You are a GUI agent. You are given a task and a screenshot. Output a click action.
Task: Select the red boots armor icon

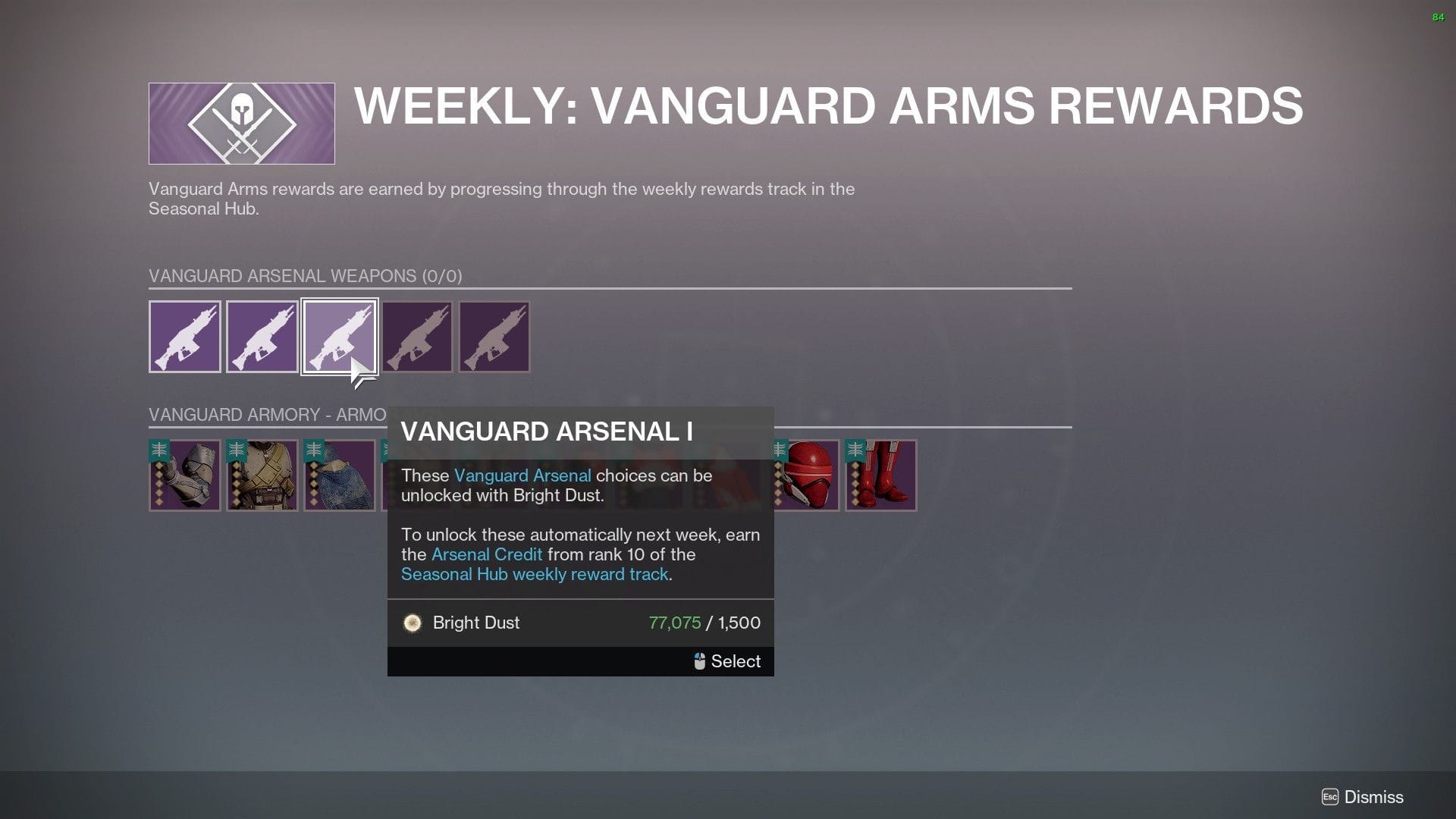coord(880,475)
